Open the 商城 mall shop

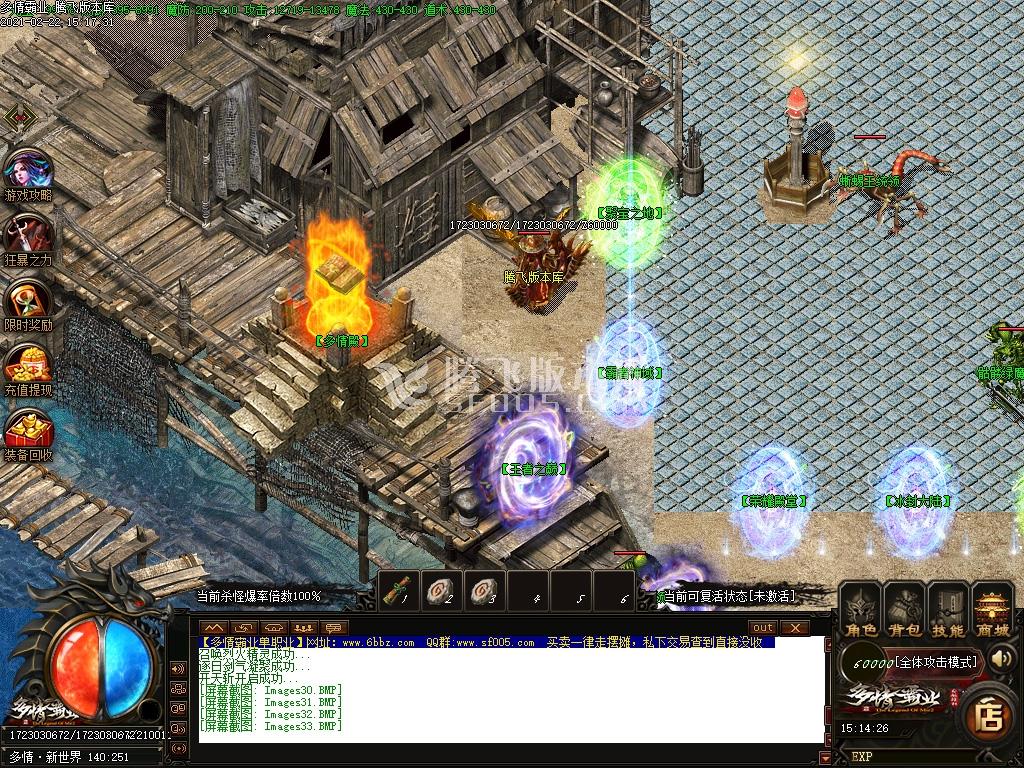tap(992, 610)
